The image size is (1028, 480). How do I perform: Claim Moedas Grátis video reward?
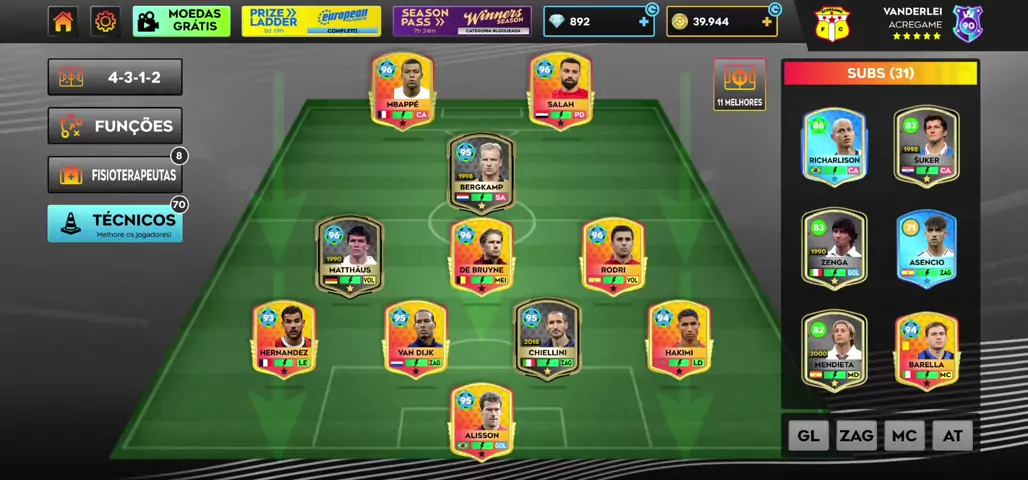(181, 21)
